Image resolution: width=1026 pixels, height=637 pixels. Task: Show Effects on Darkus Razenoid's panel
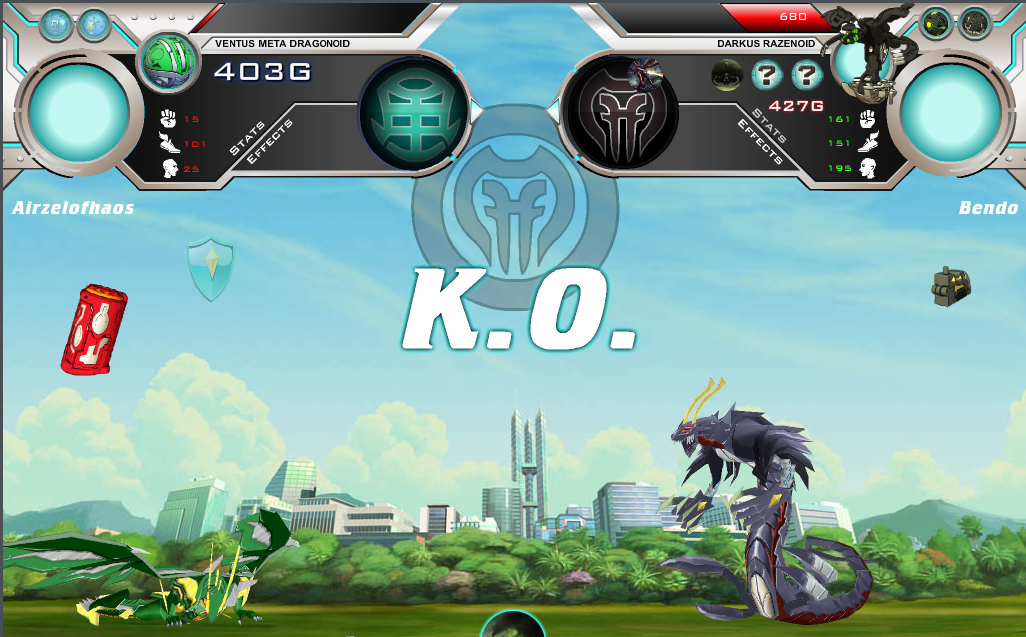click(758, 141)
